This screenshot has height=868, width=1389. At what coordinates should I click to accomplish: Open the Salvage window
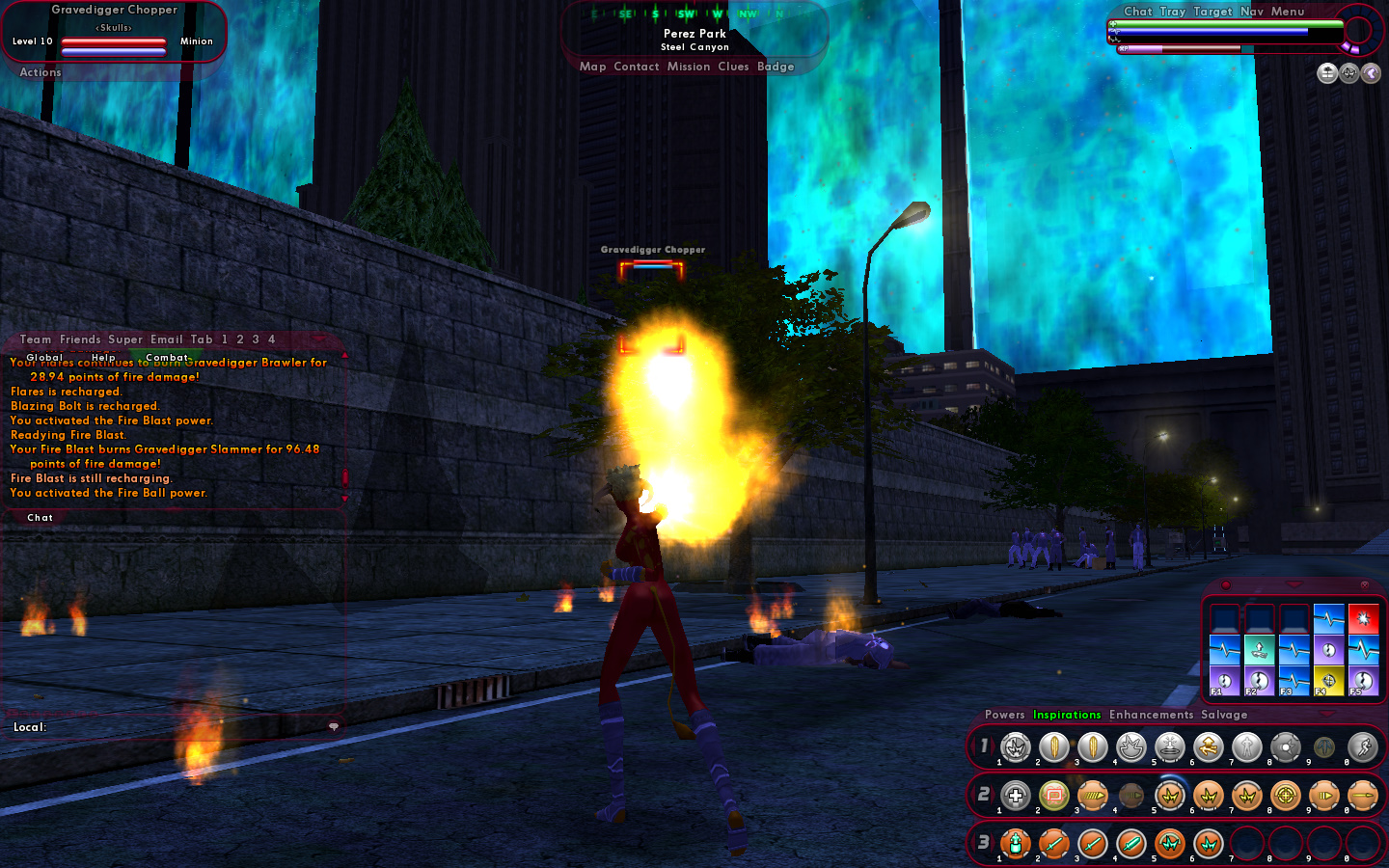1224,715
